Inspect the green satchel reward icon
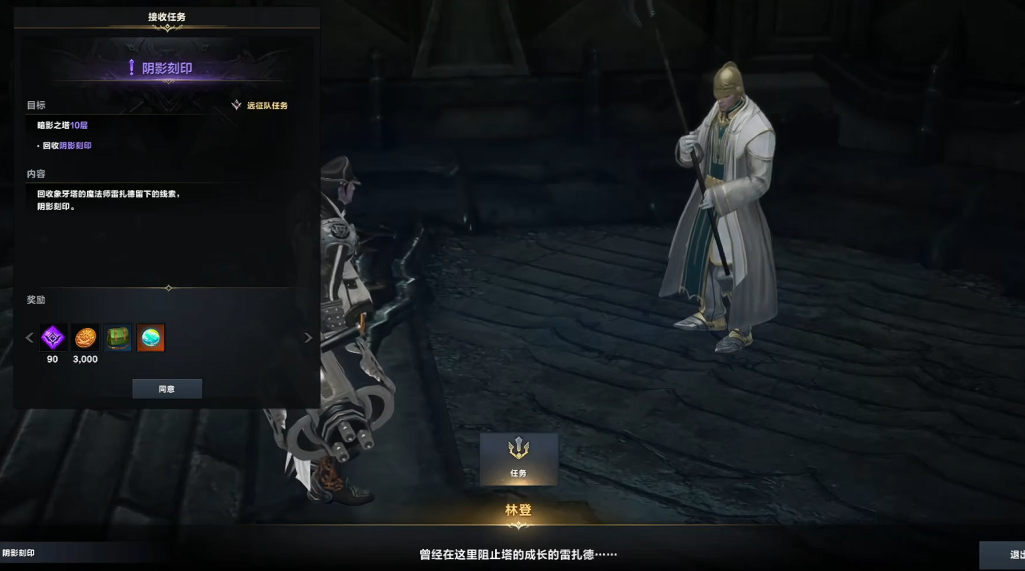This screenshot has height=571, width=1025. click(x=118, y=338)
